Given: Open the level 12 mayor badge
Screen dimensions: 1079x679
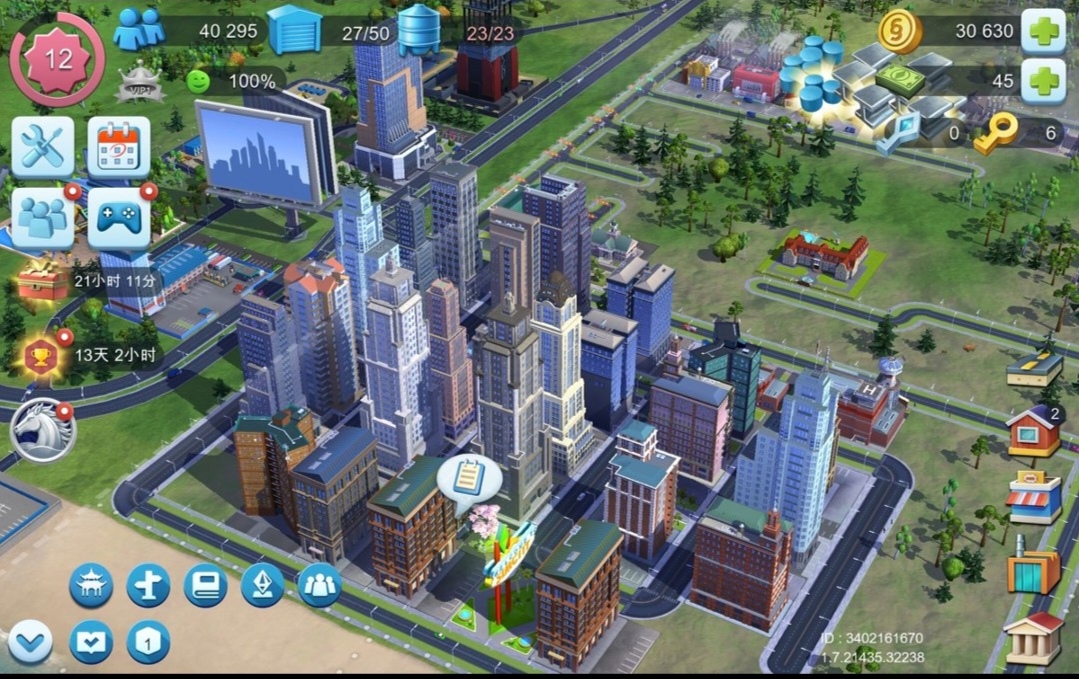Looking at the screenshot, I should (57, 59).
